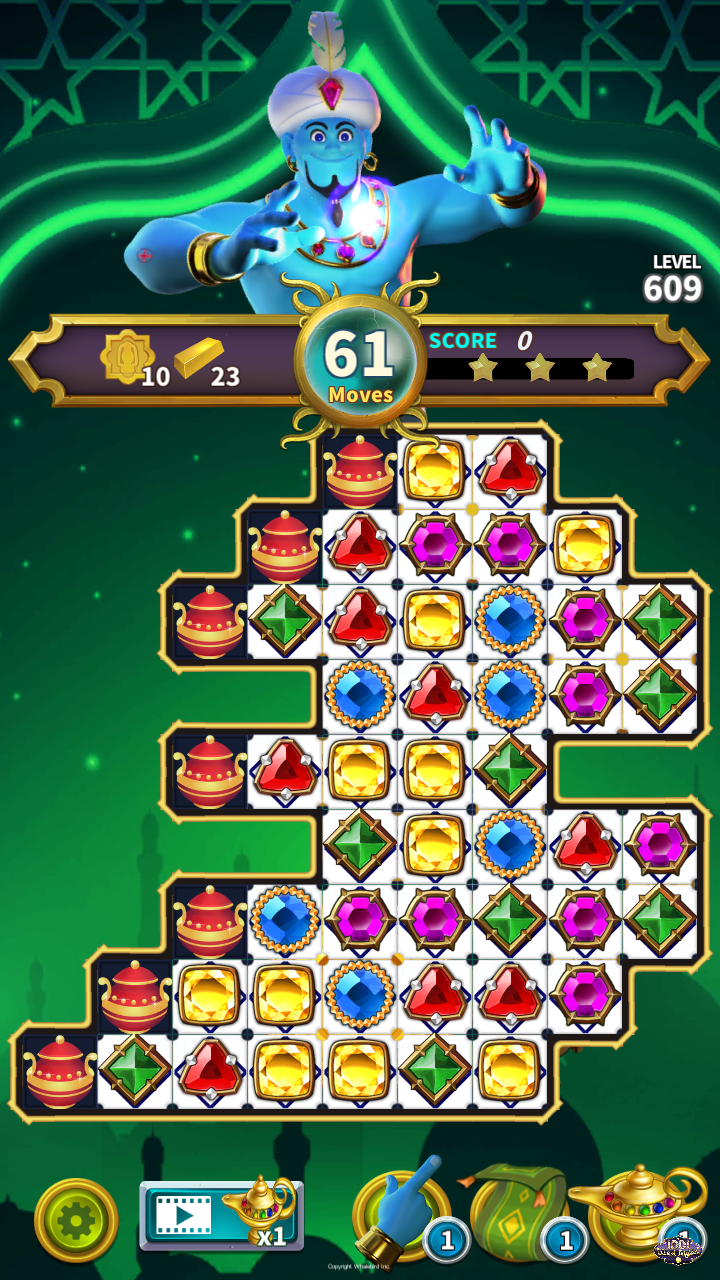
Task: Open the gear settings button
Action: [x=76, y=1220]
